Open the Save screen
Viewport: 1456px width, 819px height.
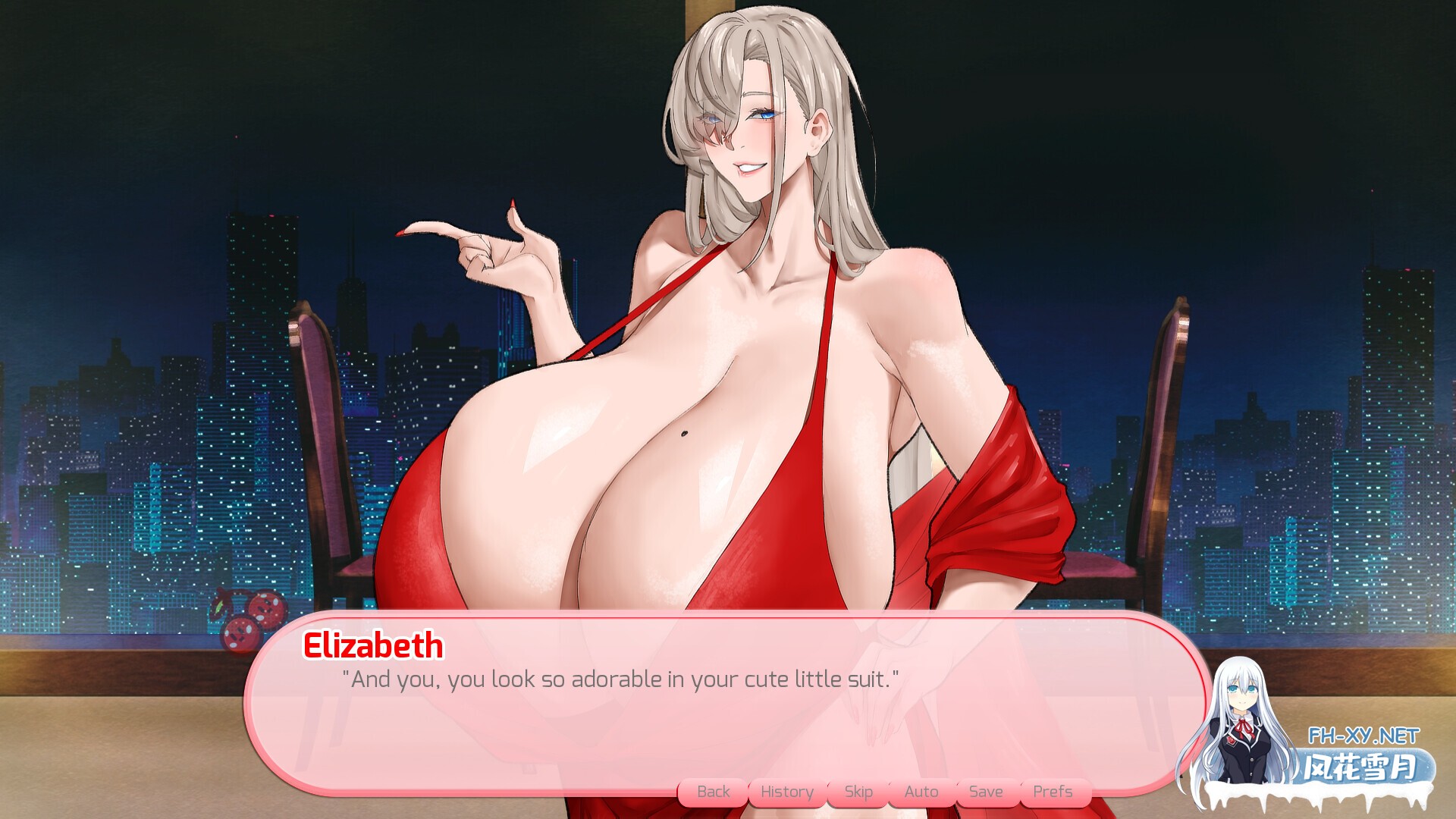click(986, 791)
